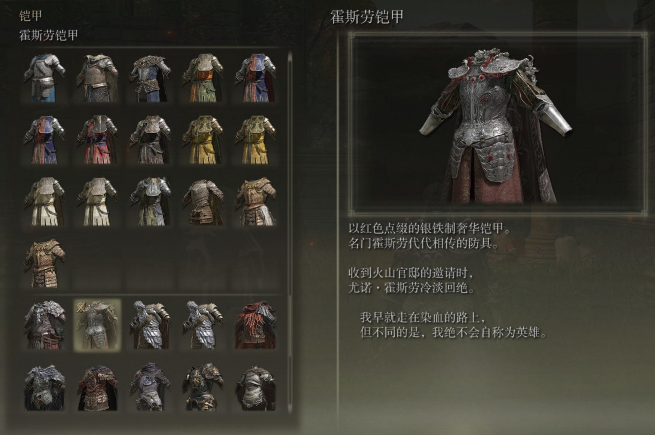Choose the pink-red tabard armor
Screen dimensions: 655x435
98,139
